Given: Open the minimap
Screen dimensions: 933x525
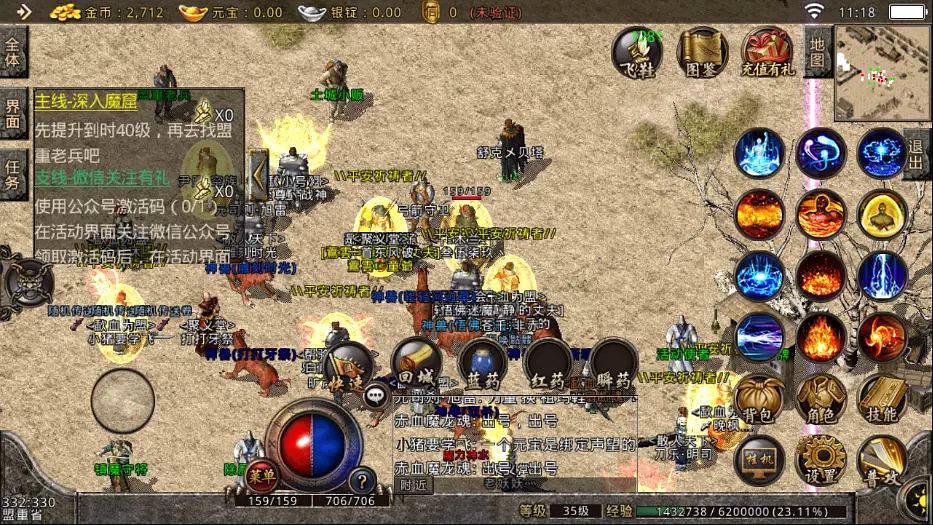Looking at the screenshot, I should pos(882,72).
